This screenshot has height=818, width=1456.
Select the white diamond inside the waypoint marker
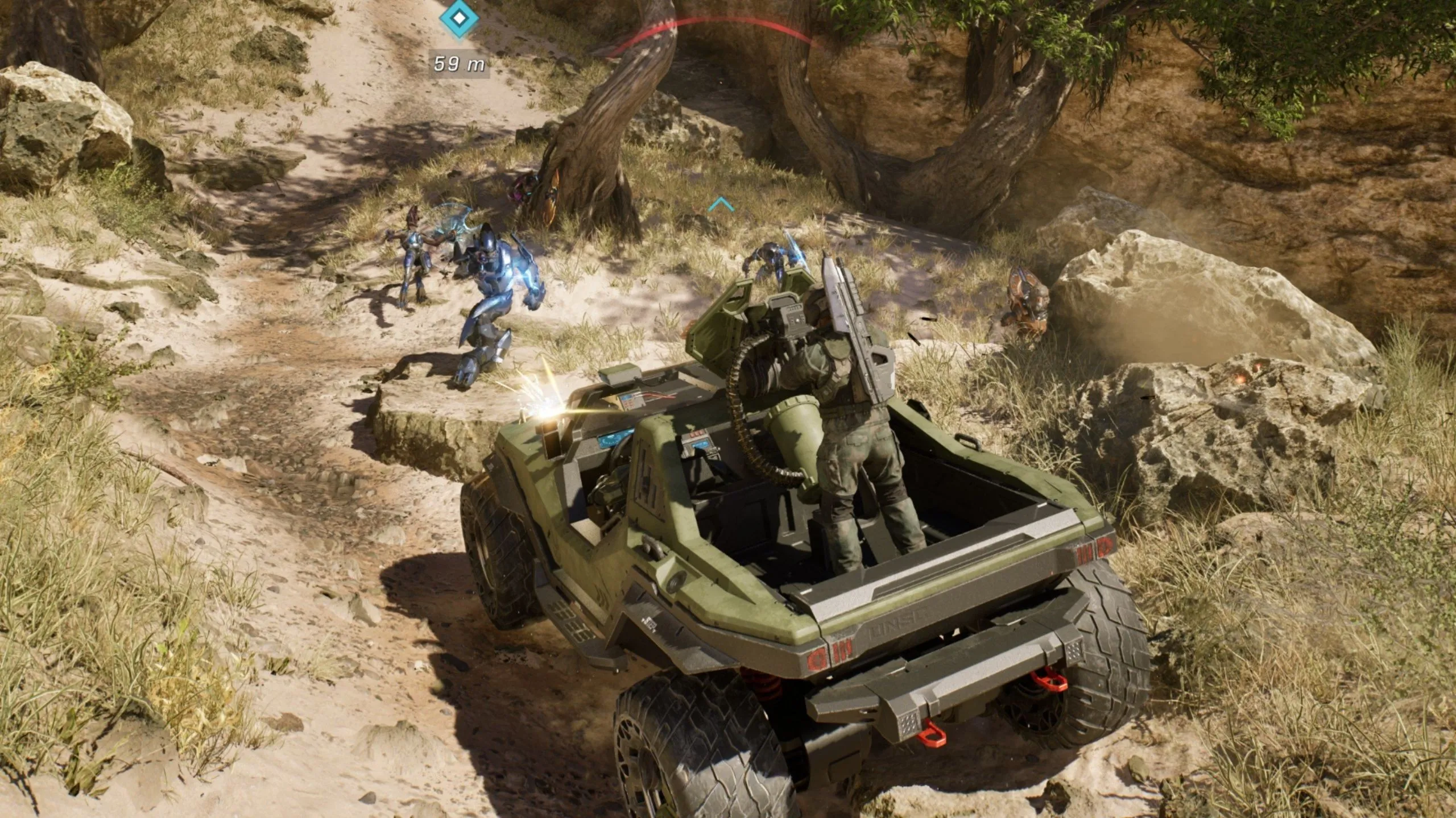458,17
